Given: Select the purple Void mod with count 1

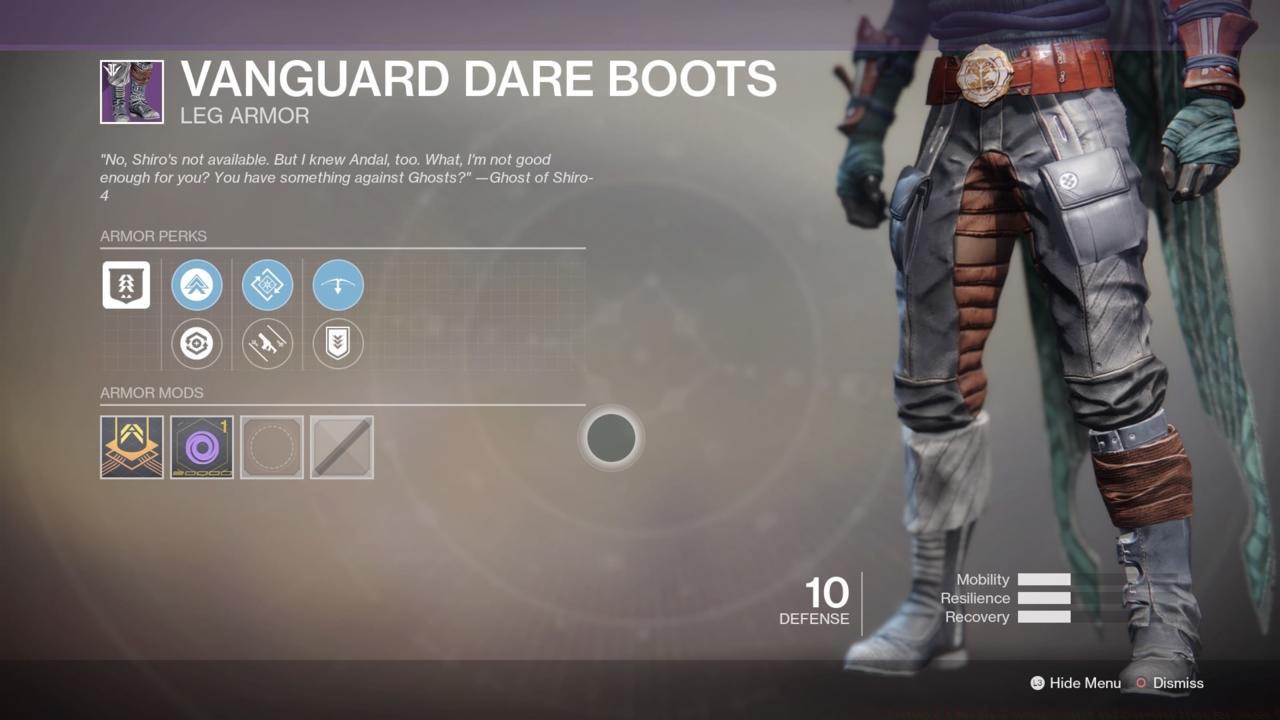Looking at the screenshot, I should tap(201, 447).
